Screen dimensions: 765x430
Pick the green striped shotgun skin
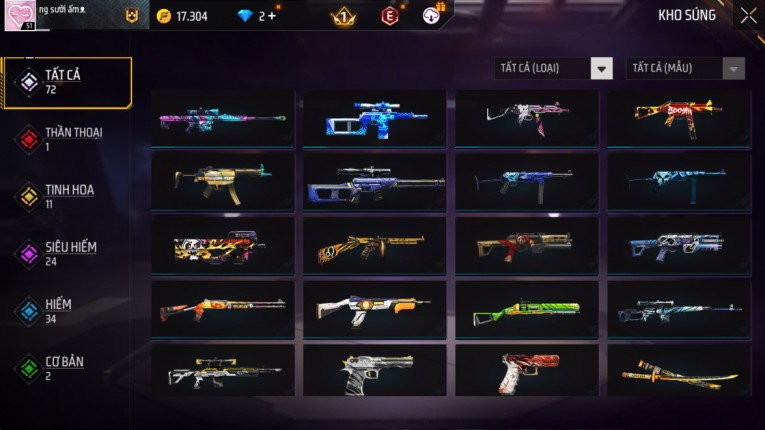click(x=527, y=309)
